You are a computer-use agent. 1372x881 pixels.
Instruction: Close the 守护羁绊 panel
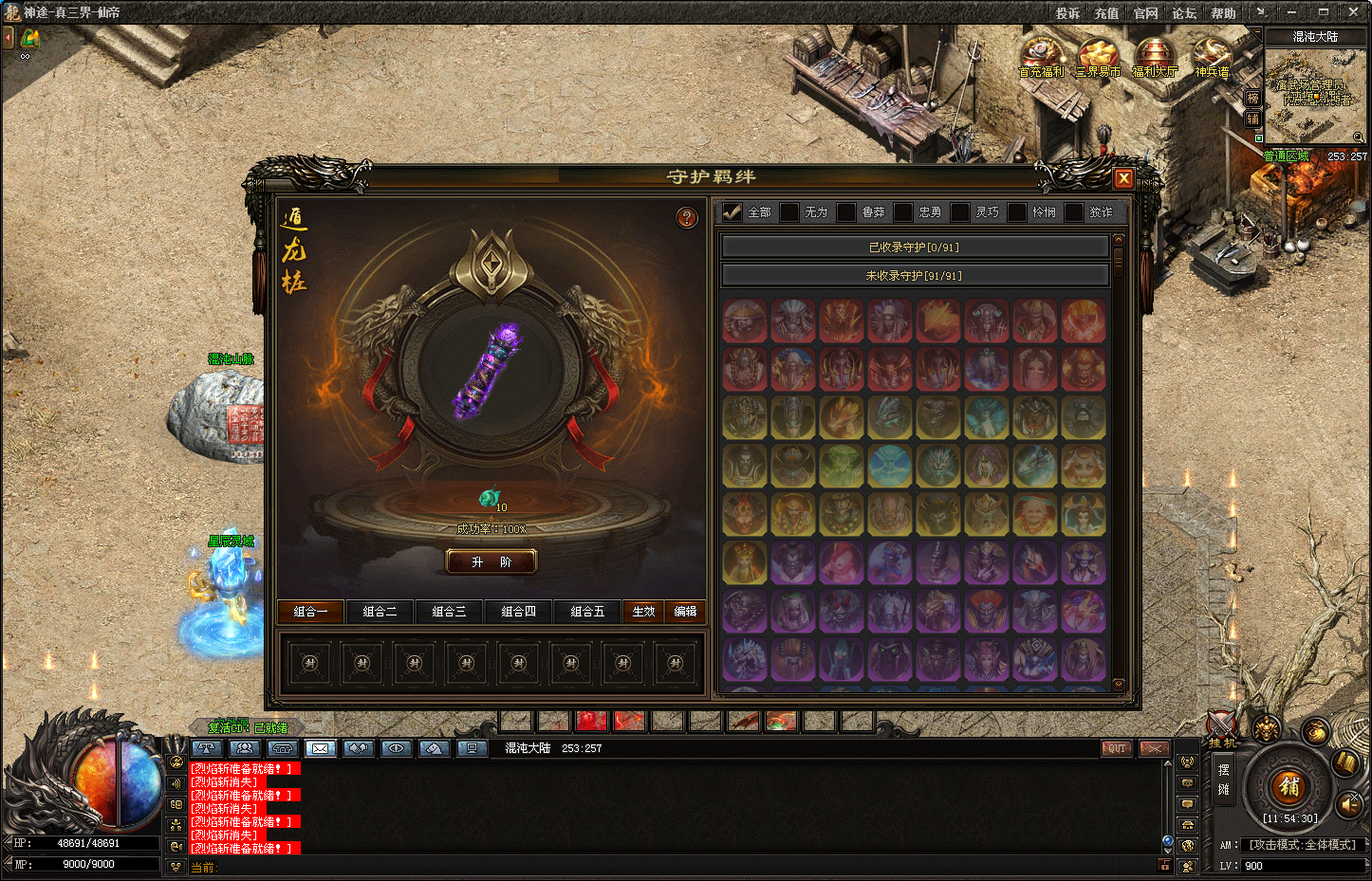(x=1123, y=178)
